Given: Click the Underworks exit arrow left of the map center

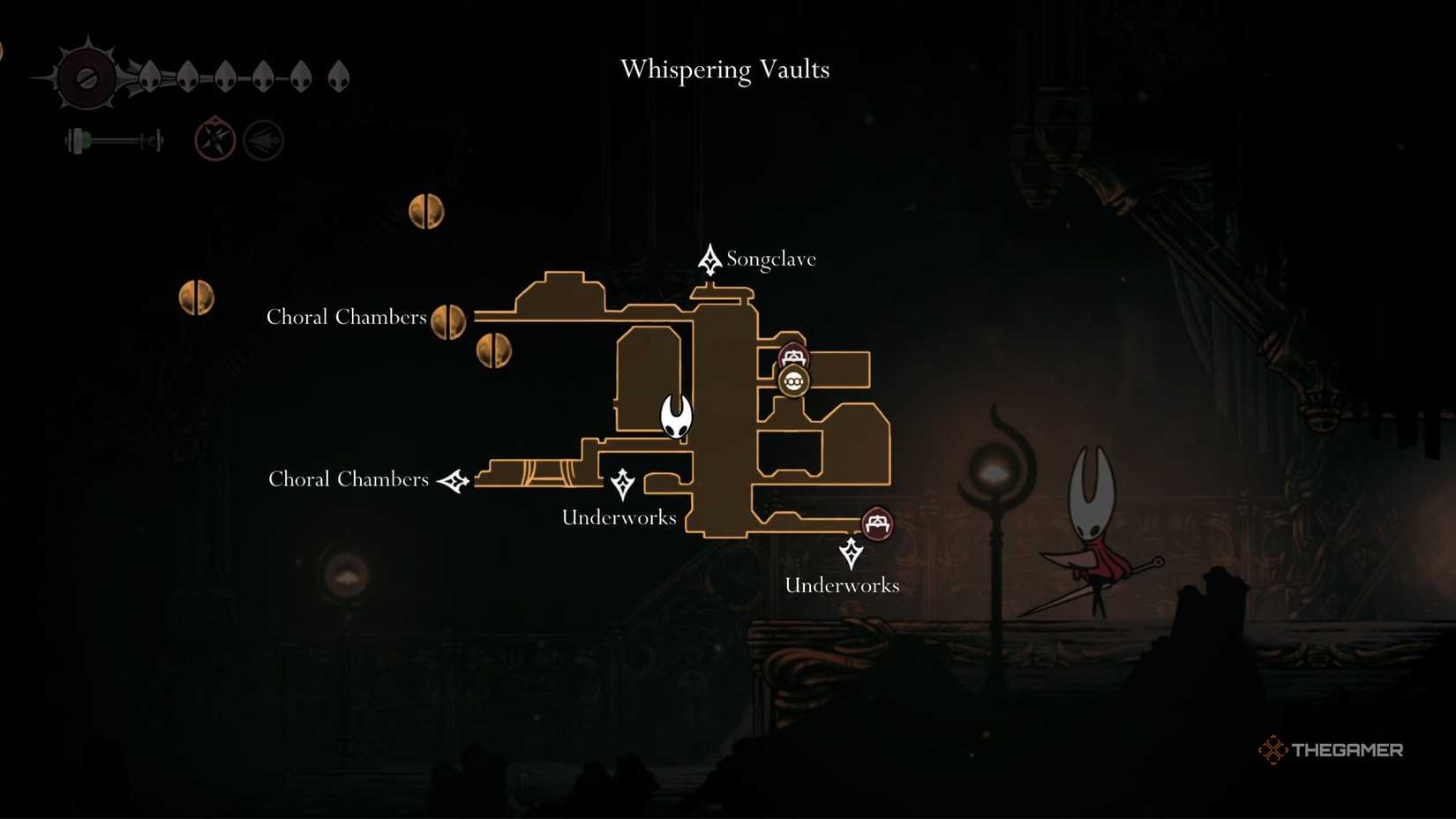Looking at the screenshot, I should click(x=622, y=485).
